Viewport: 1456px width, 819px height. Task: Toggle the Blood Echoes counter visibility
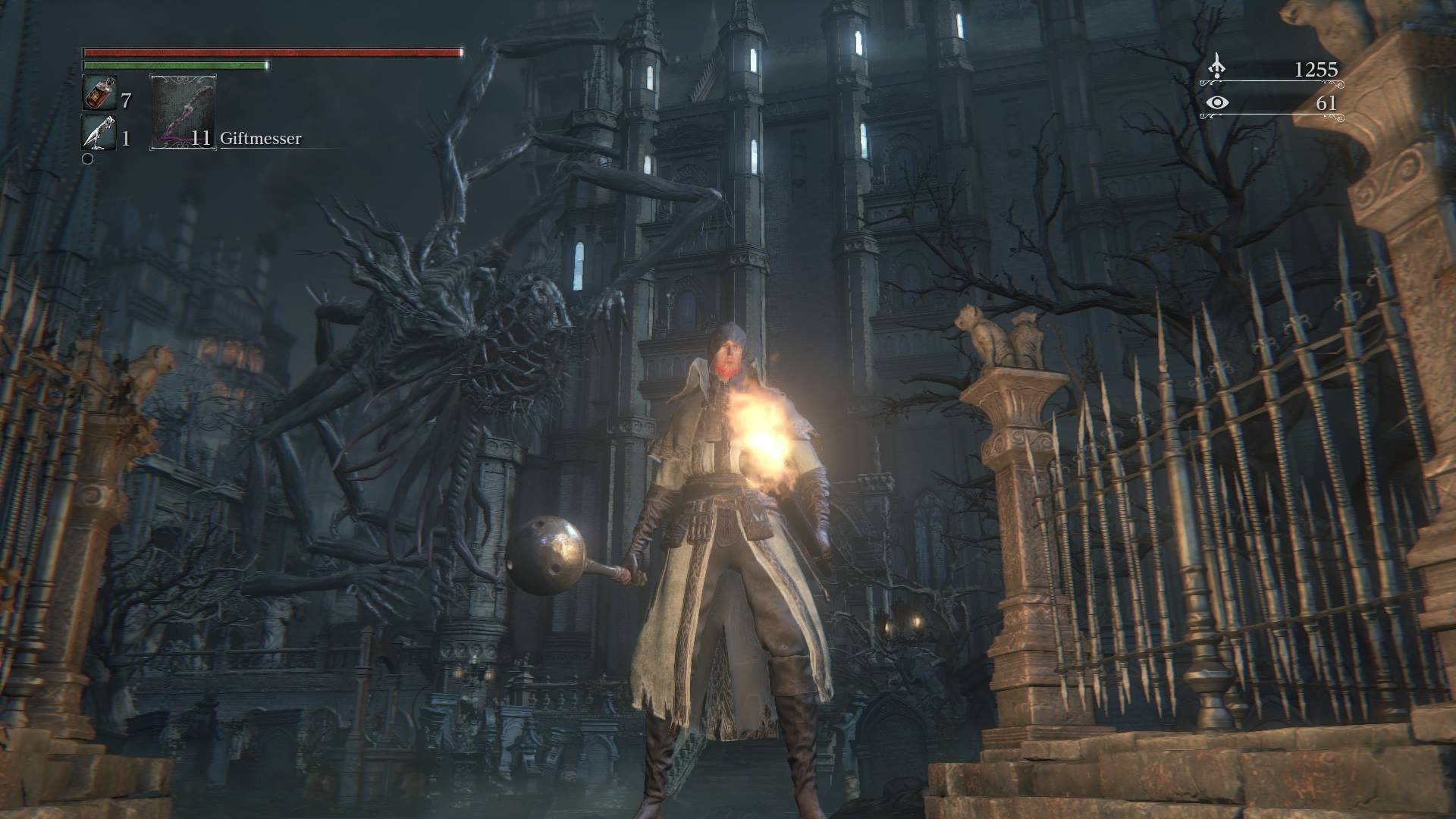[1315, 69]
